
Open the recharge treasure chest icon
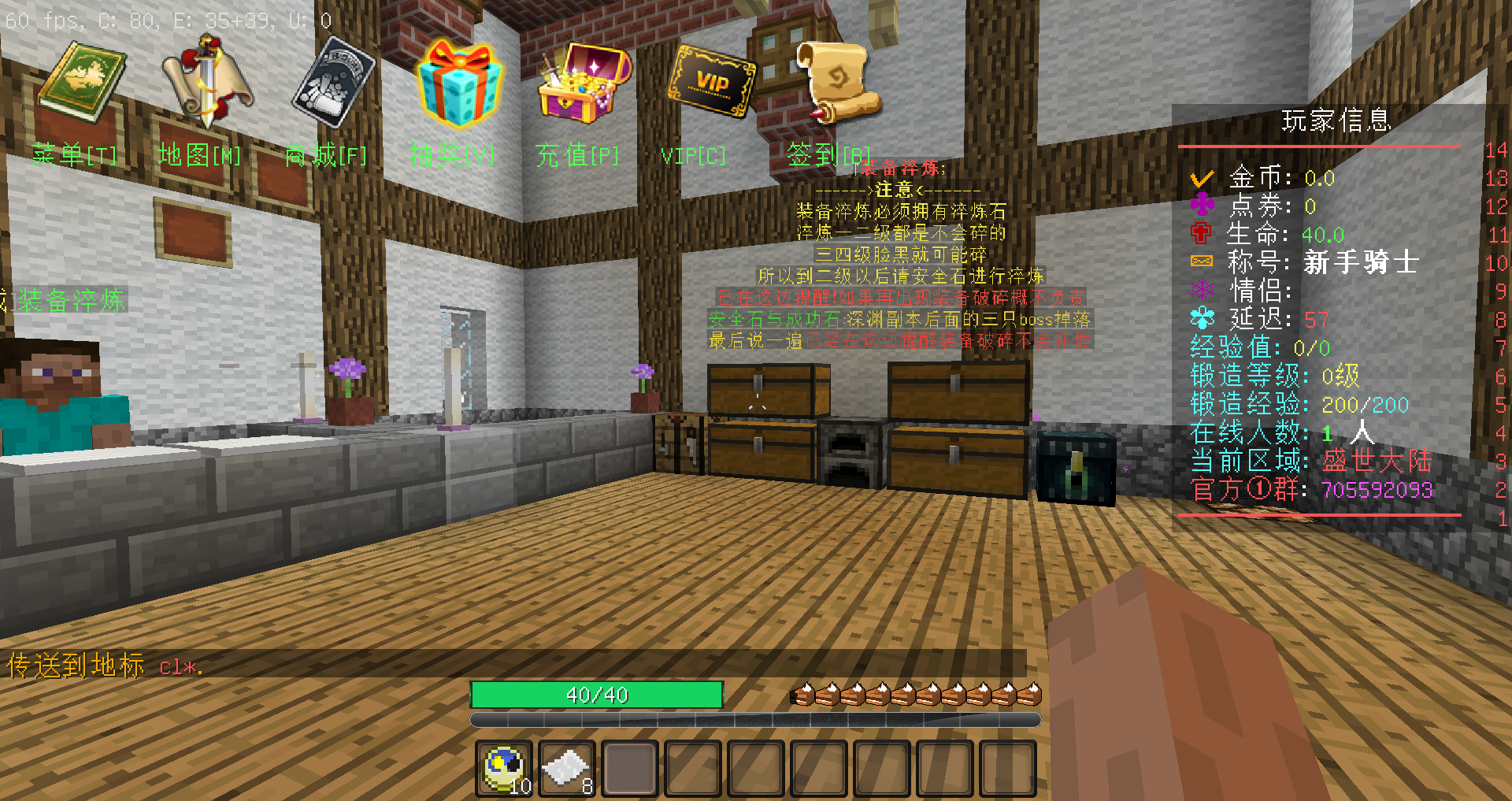point(584,83)
